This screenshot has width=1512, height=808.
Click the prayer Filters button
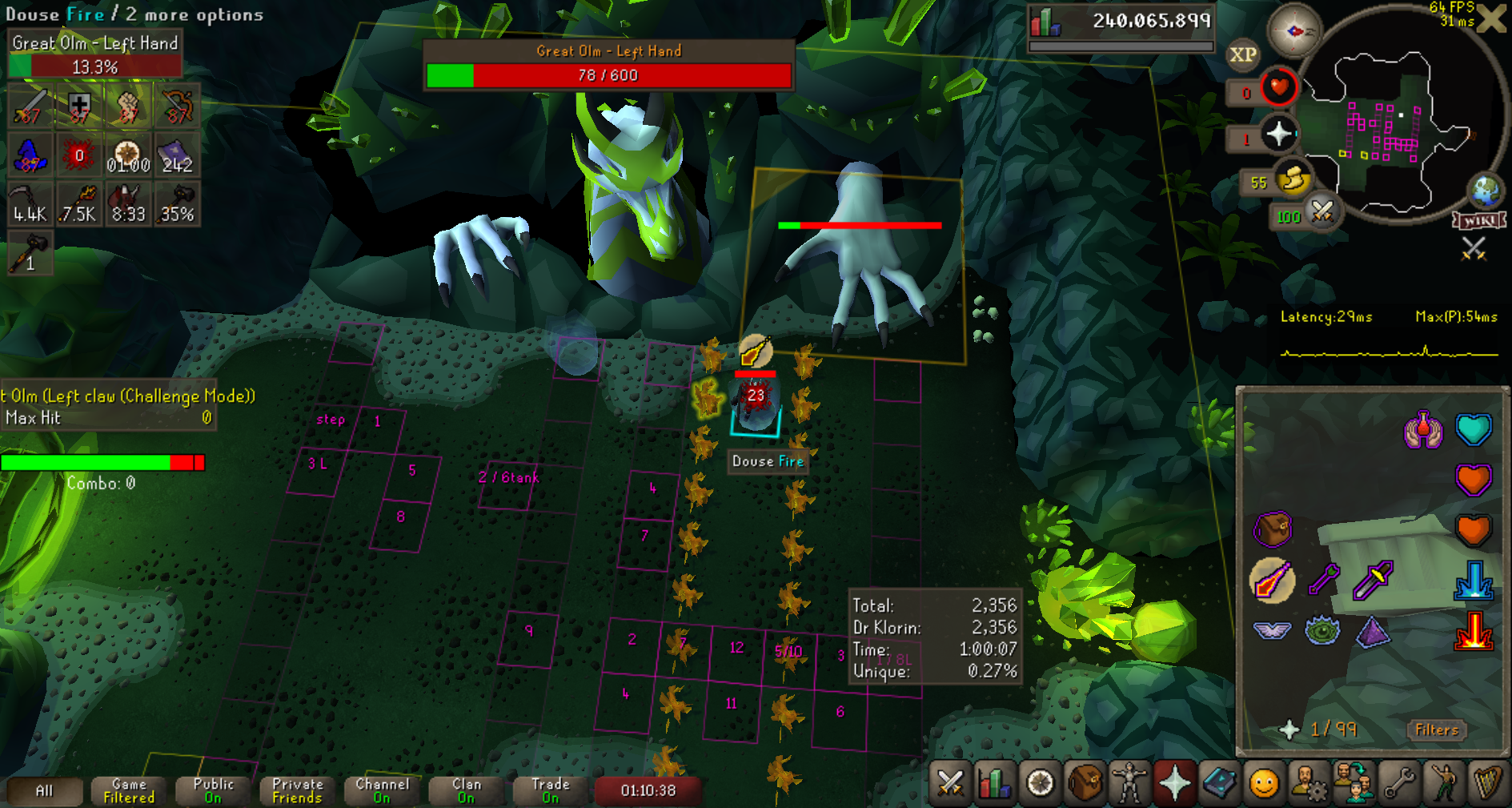[1436, 730]
